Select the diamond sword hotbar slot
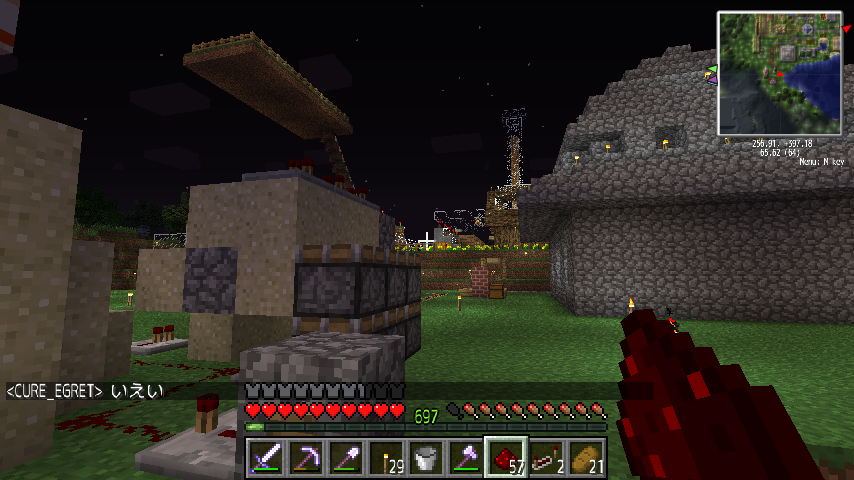Screen dimensions: 854x480 point(265,458)
